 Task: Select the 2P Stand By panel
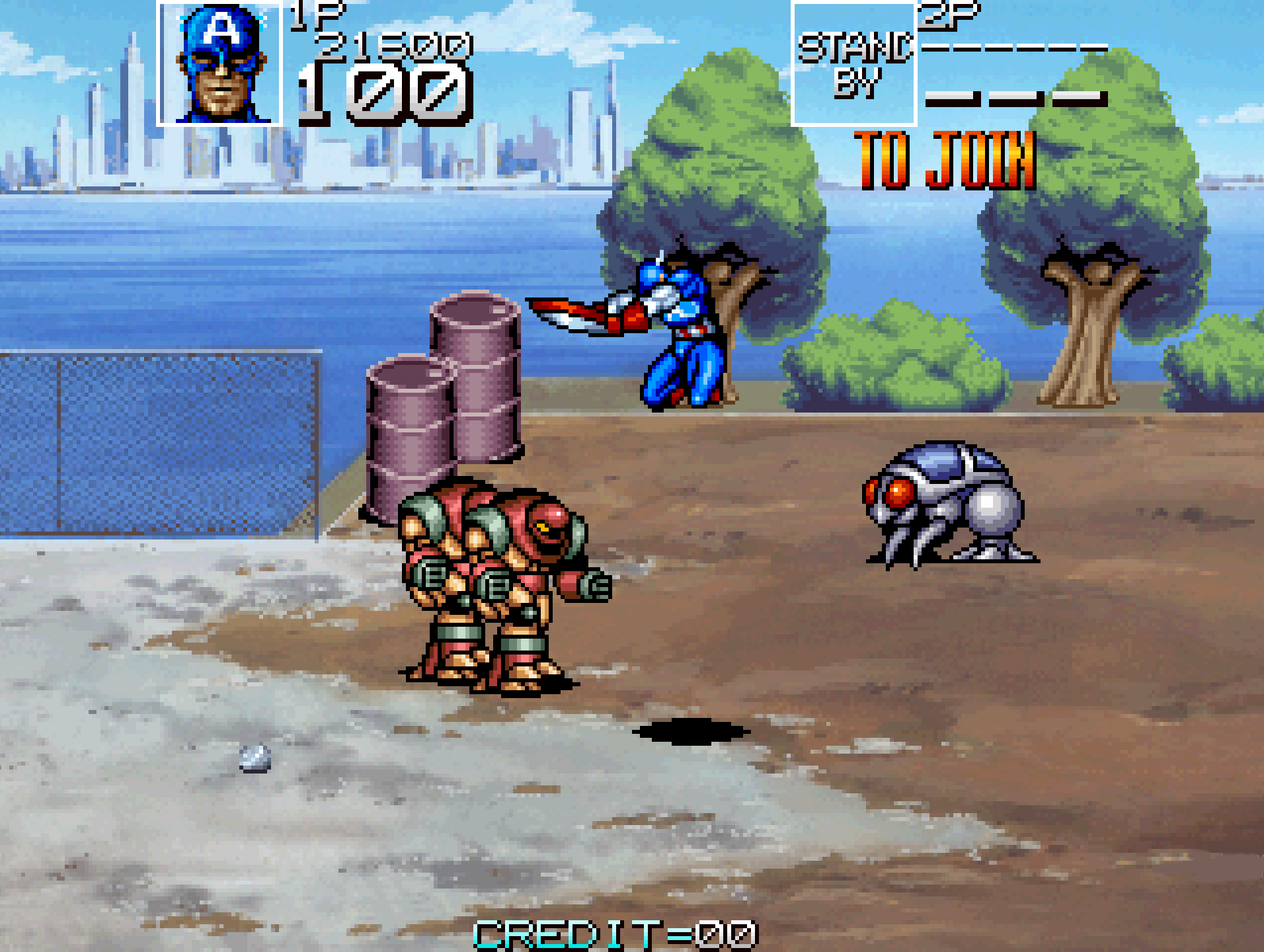(853, 64)
